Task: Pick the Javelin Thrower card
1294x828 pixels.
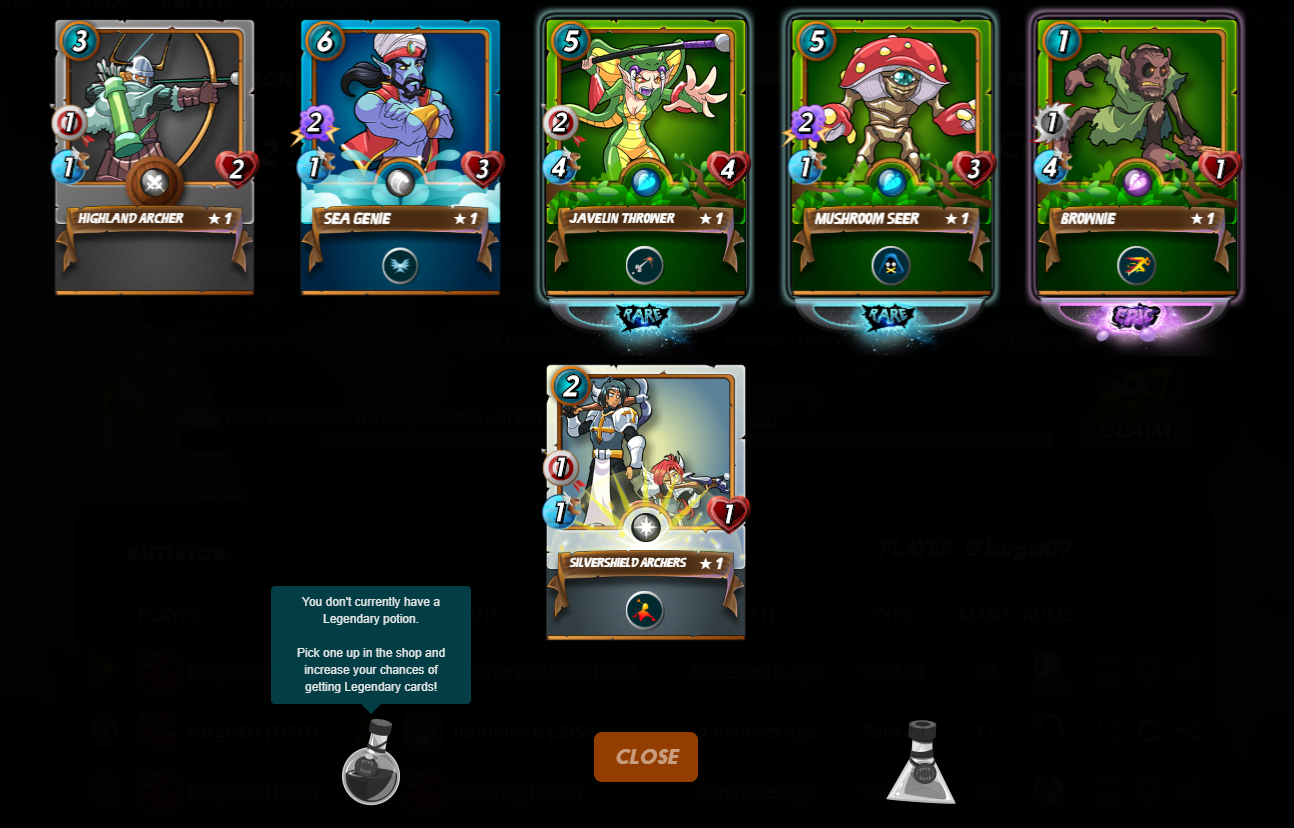Action: [646, 157]
